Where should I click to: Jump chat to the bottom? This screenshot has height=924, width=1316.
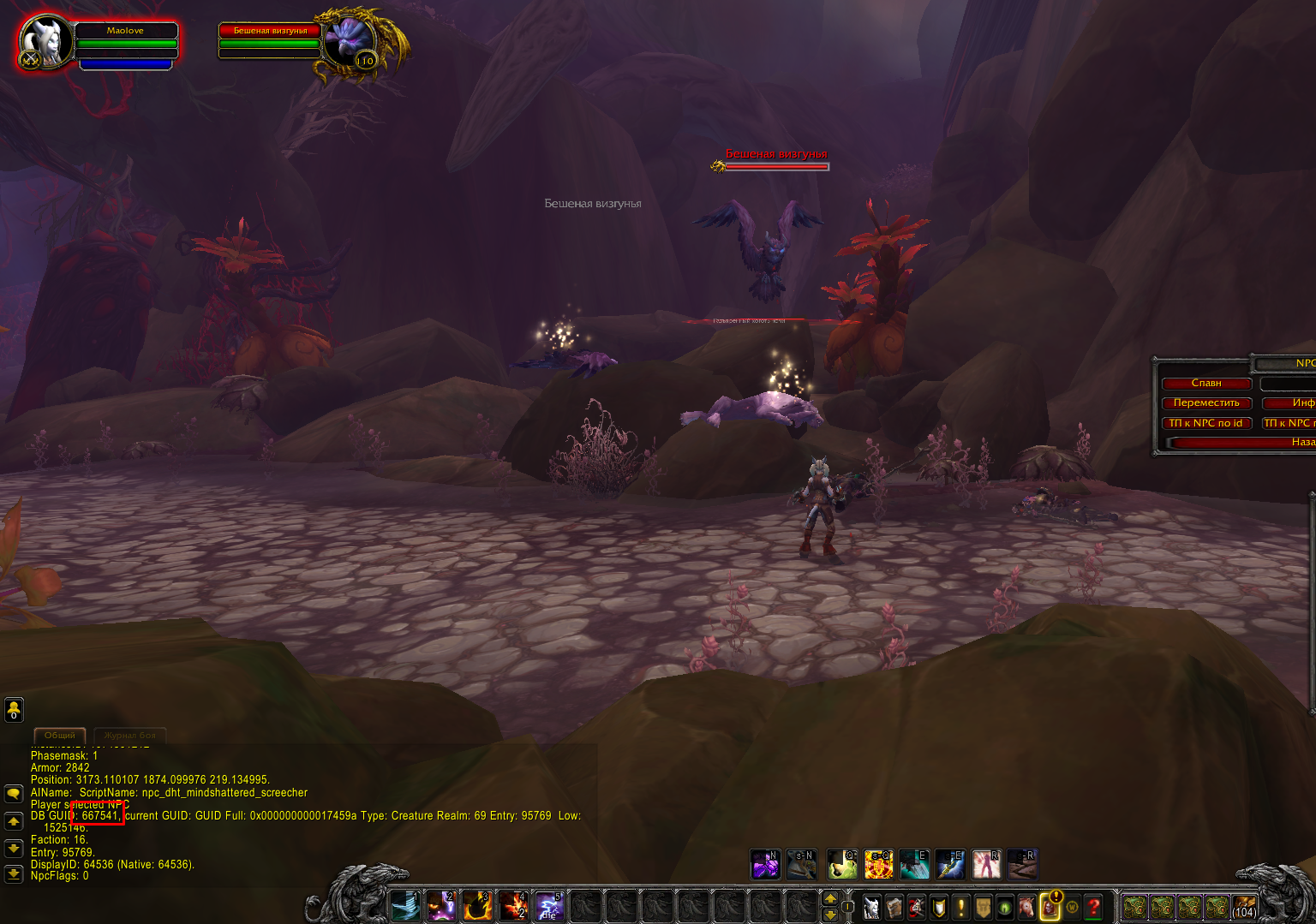(14, 874)
